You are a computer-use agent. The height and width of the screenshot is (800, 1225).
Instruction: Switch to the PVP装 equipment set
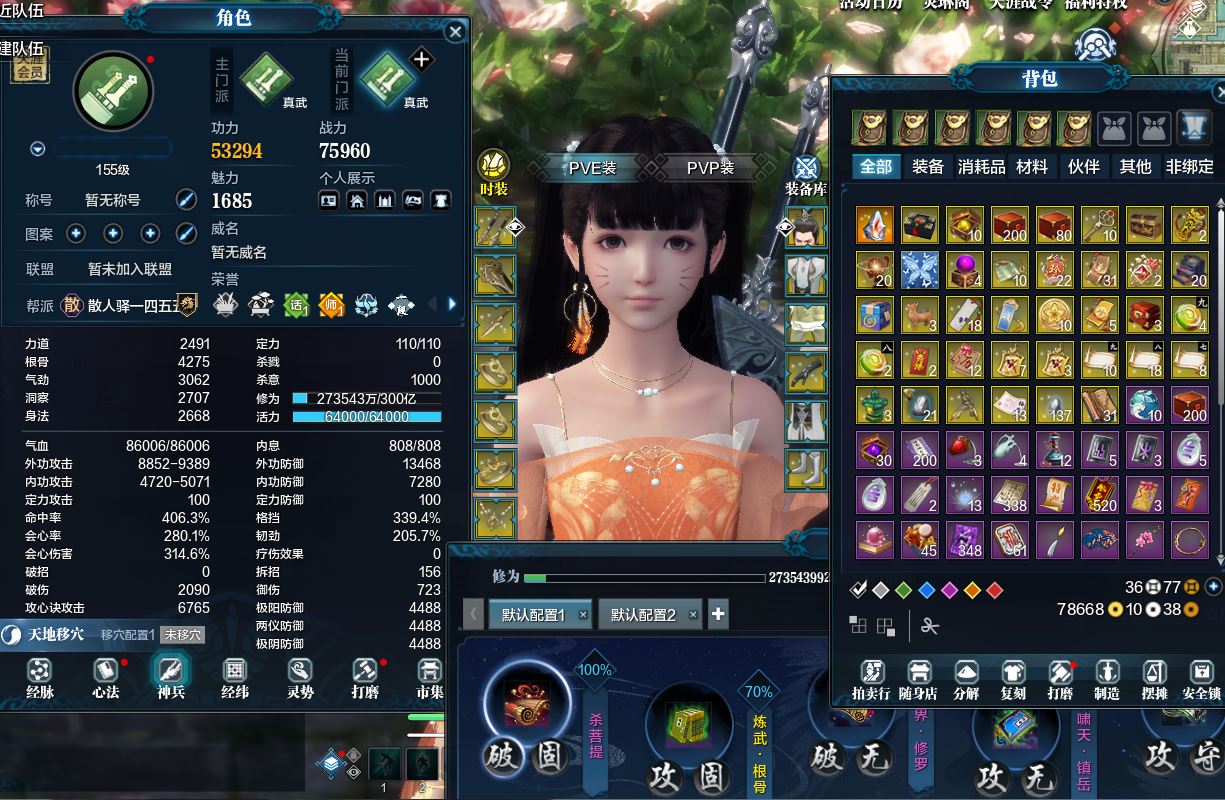point(710,168)
